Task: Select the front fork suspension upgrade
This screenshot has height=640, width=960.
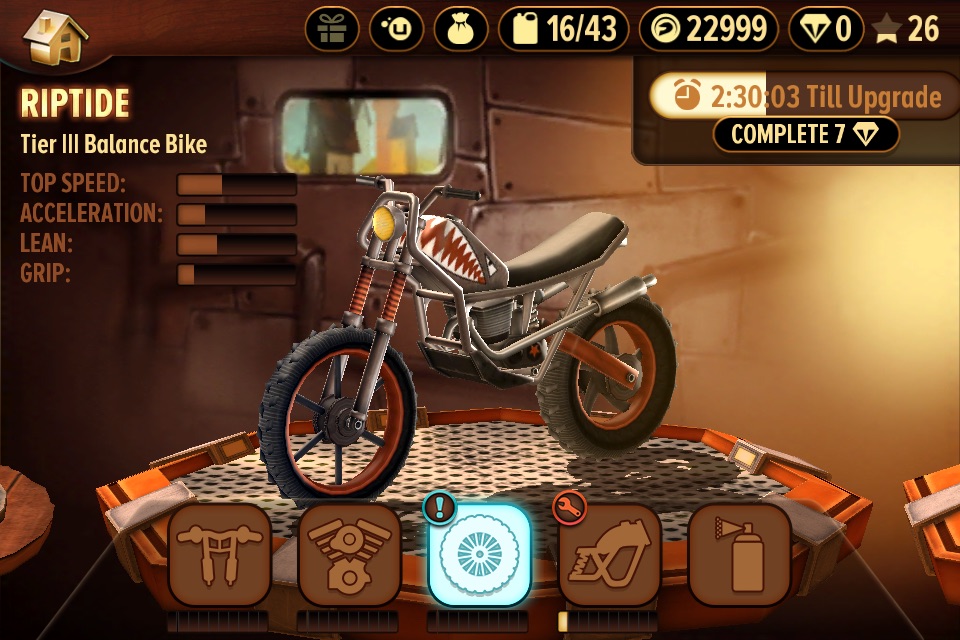Action: 219,556
